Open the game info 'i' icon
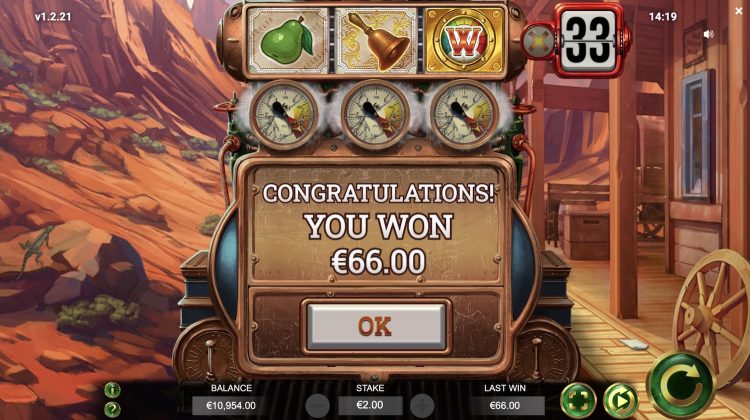Image resolution: width=750 pixels, height=420 pixels. click(x=112, y=390)
